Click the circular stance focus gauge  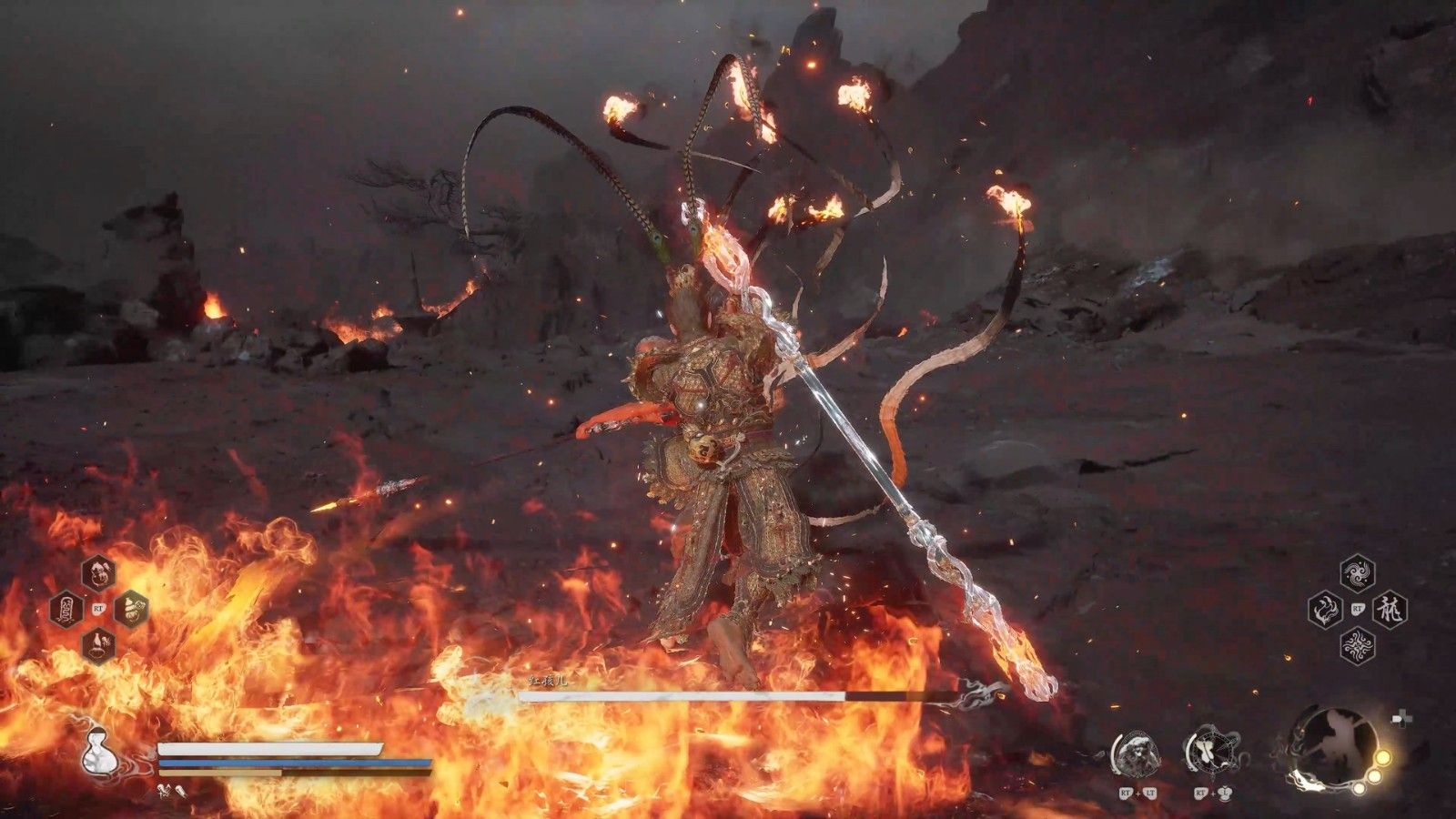[x=1335, y=748]
